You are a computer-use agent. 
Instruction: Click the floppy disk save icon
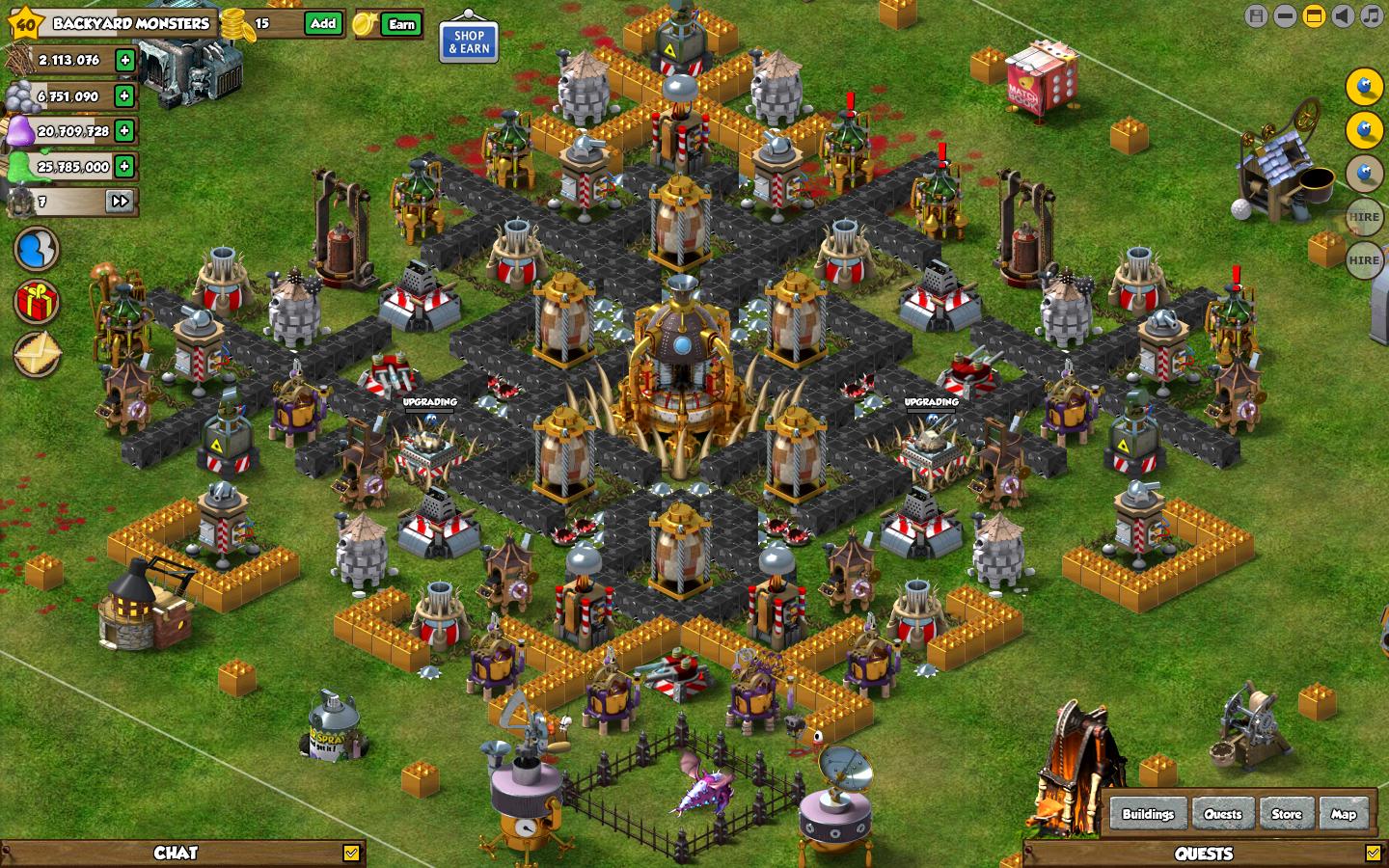(1256, 15)
